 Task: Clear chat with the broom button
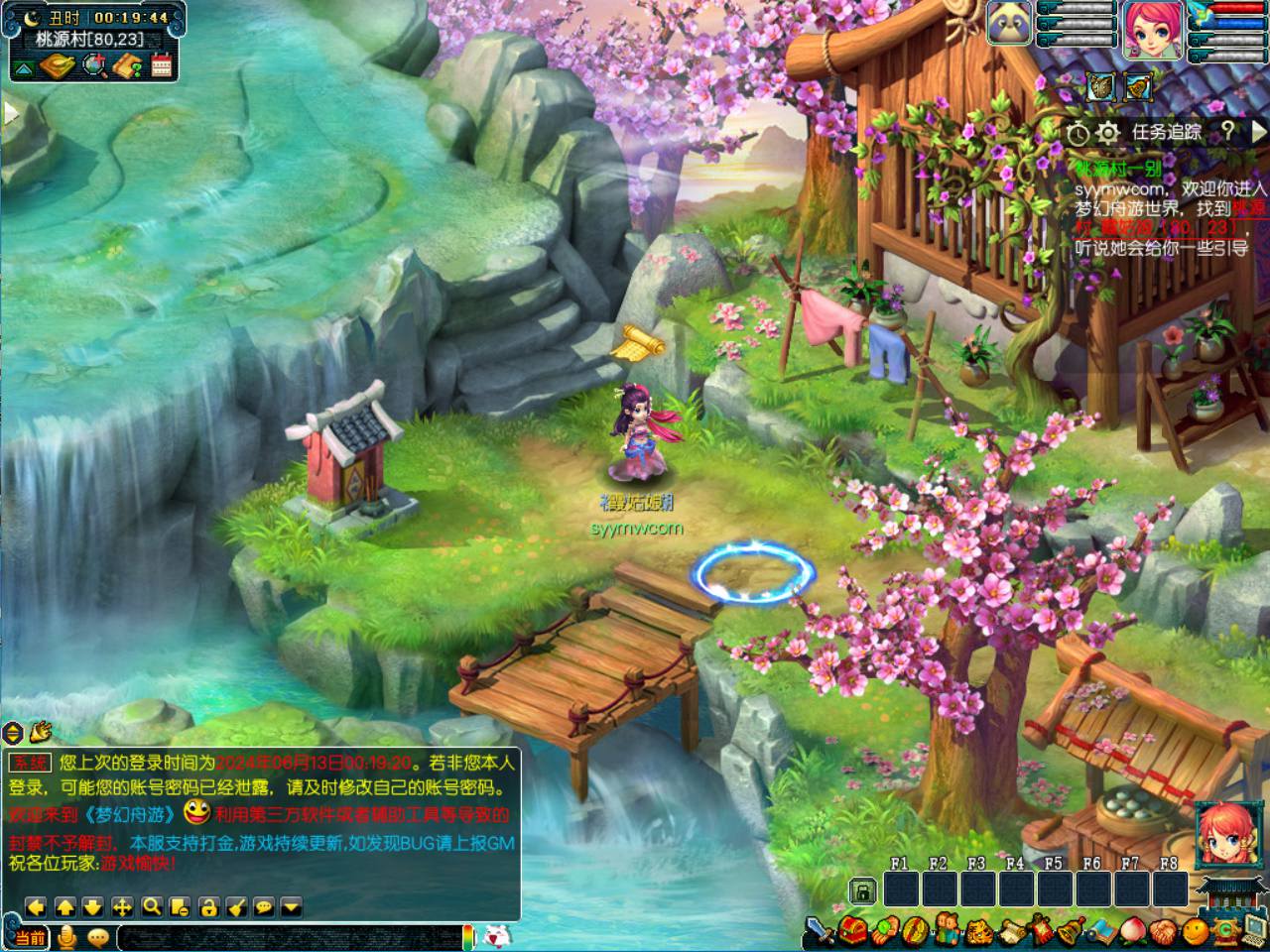point(236,906)
